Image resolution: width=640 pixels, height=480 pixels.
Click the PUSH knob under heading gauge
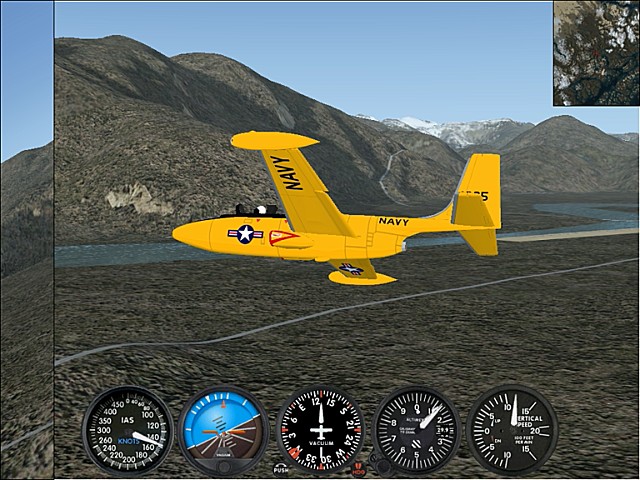click(x=281, y=467)
